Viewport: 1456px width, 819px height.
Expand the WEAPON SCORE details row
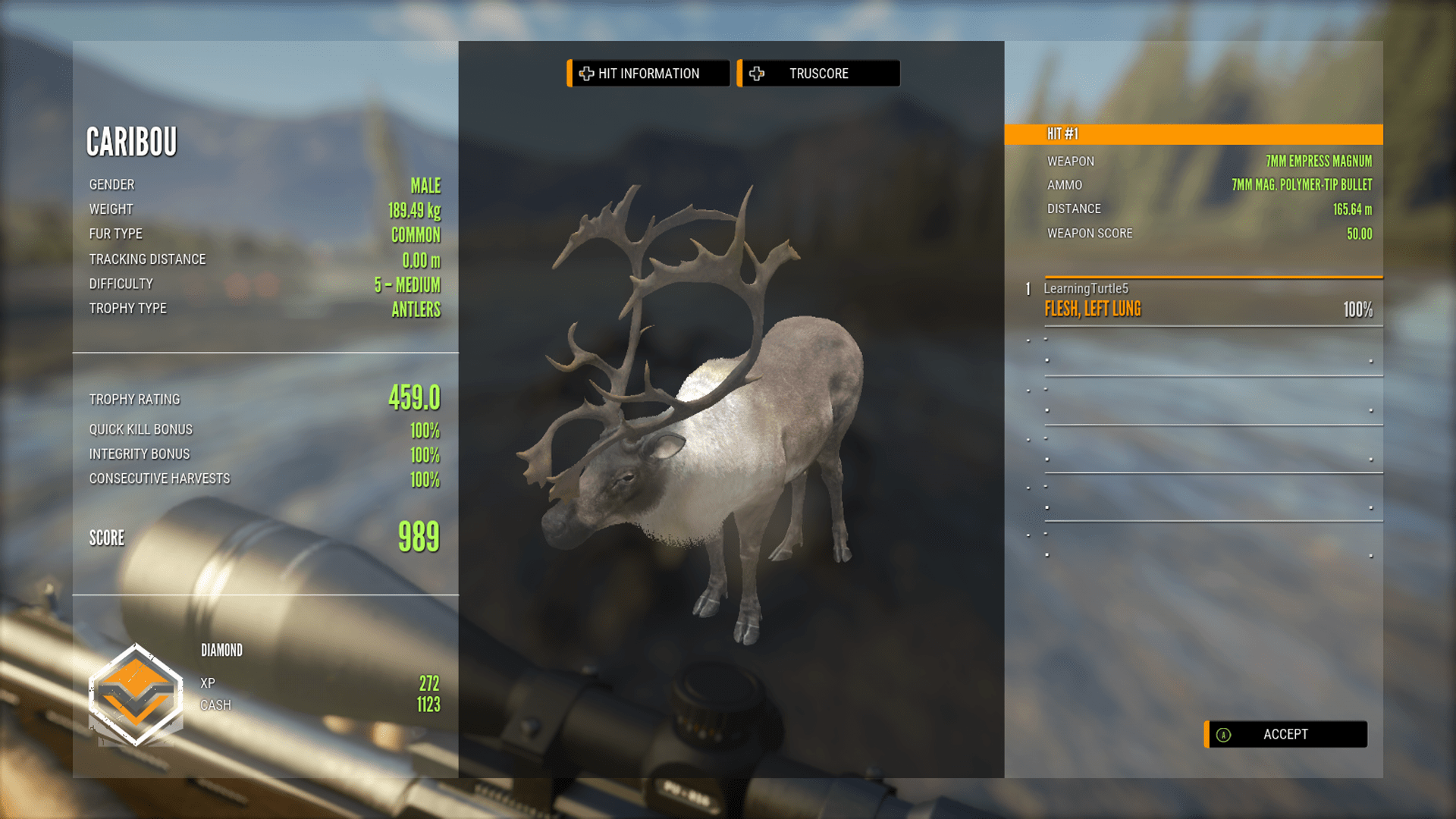coord(1213,234)
